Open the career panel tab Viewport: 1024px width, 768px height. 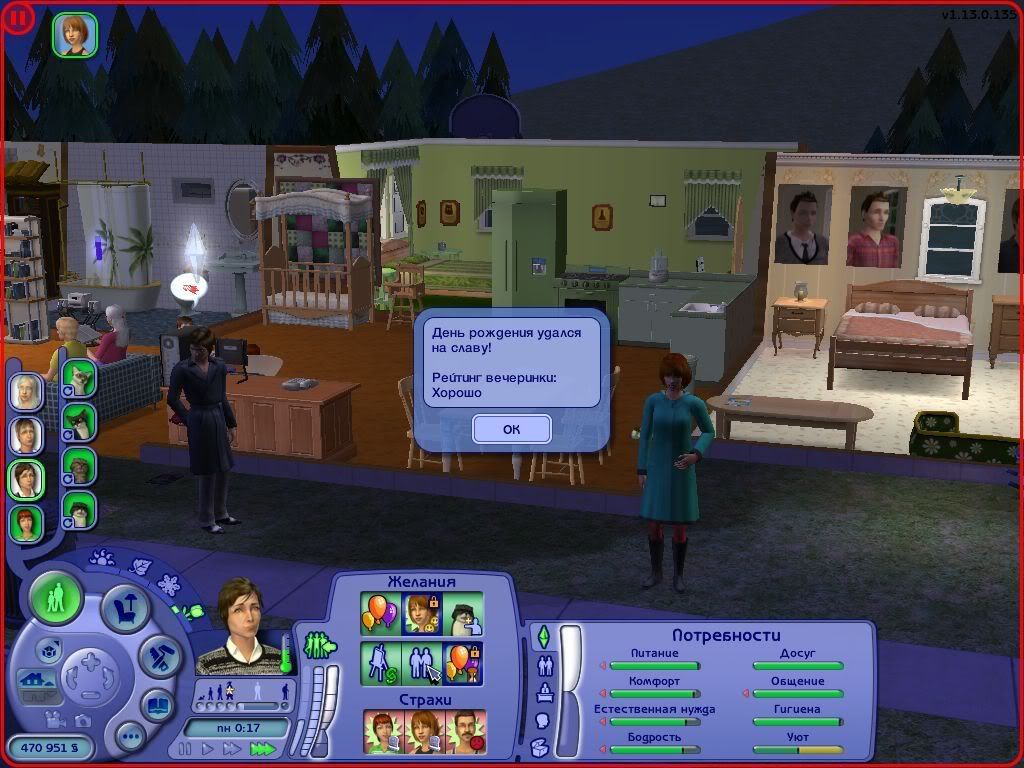(x=546, y=692)
